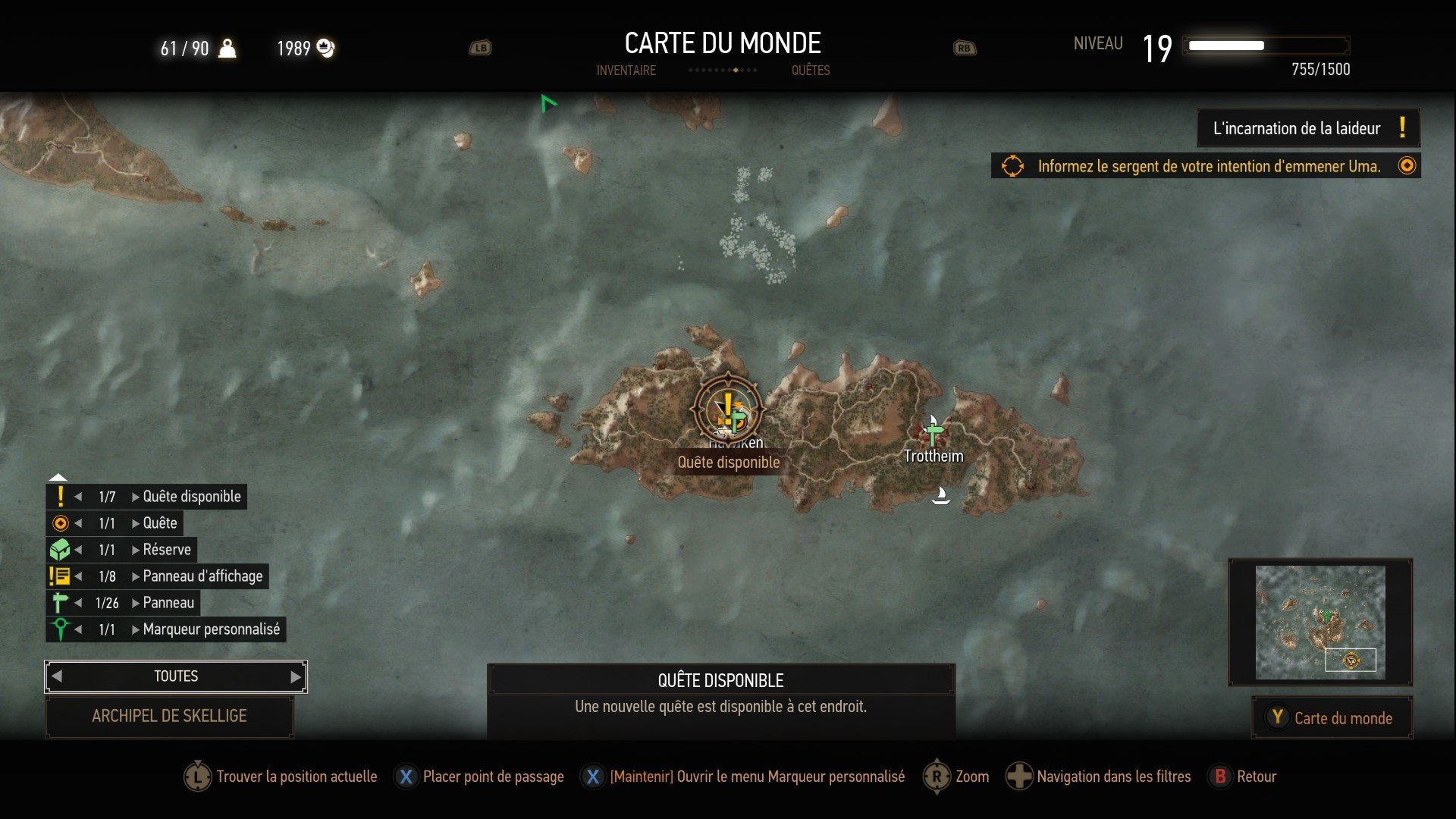Viewport: 1456px width, 819px height.
Task: Click the Panneau d'affichage notice board filter icon
Action: click(x=61, y=576)
